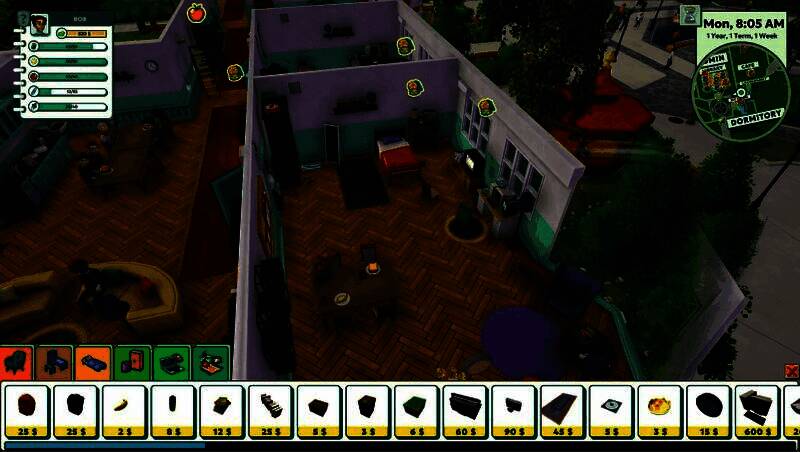Open the campus minimap

pyautogui.click(x=740, y=95)
